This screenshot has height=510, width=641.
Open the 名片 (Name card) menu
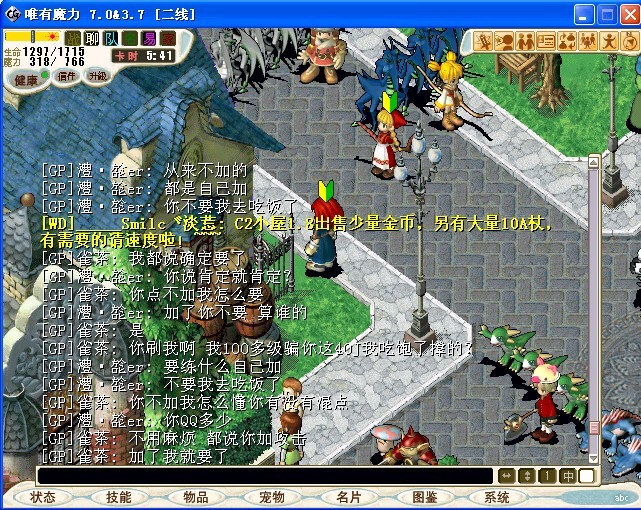coord(348,497)
